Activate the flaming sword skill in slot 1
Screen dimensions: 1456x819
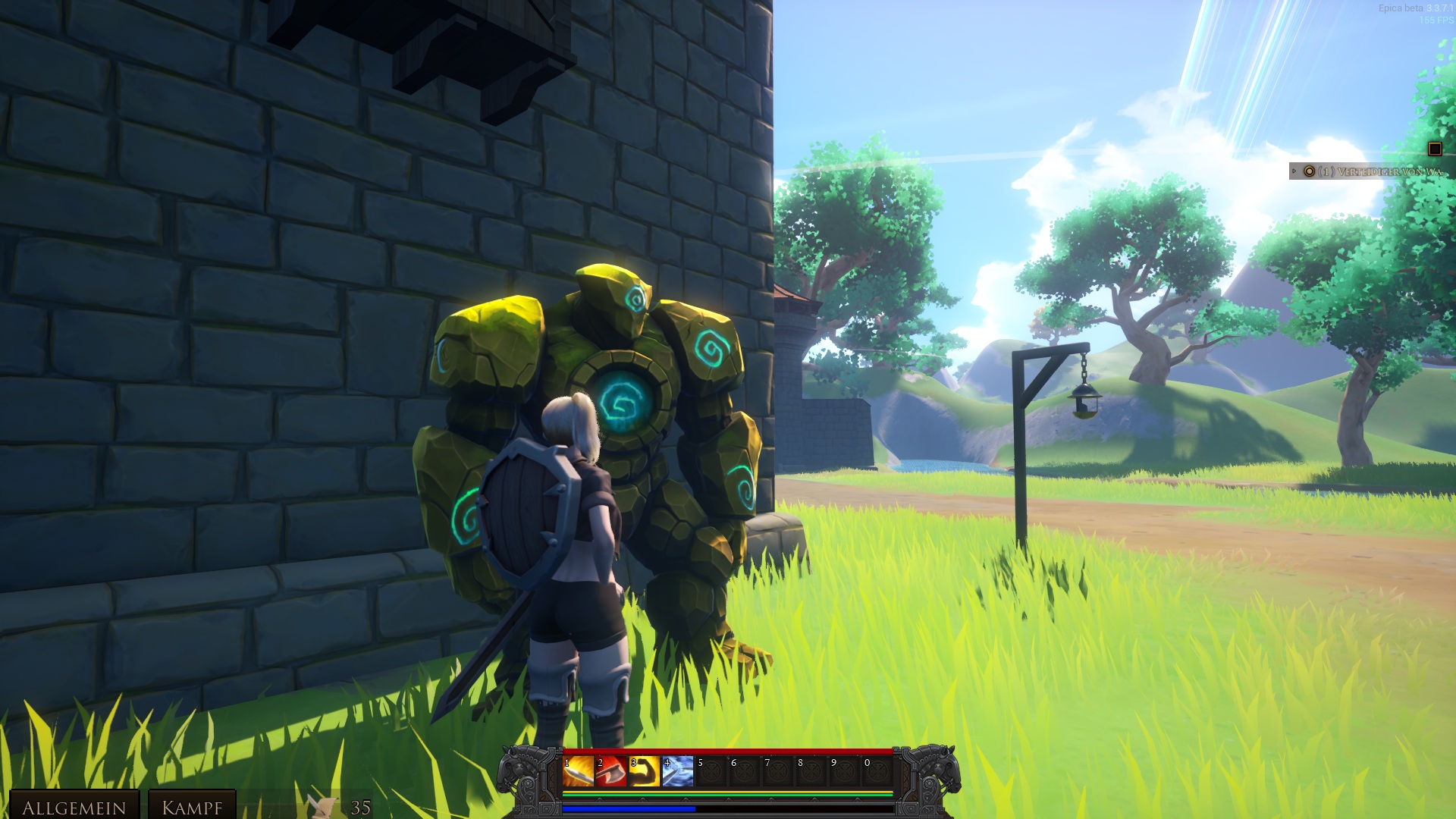[578, 771]
